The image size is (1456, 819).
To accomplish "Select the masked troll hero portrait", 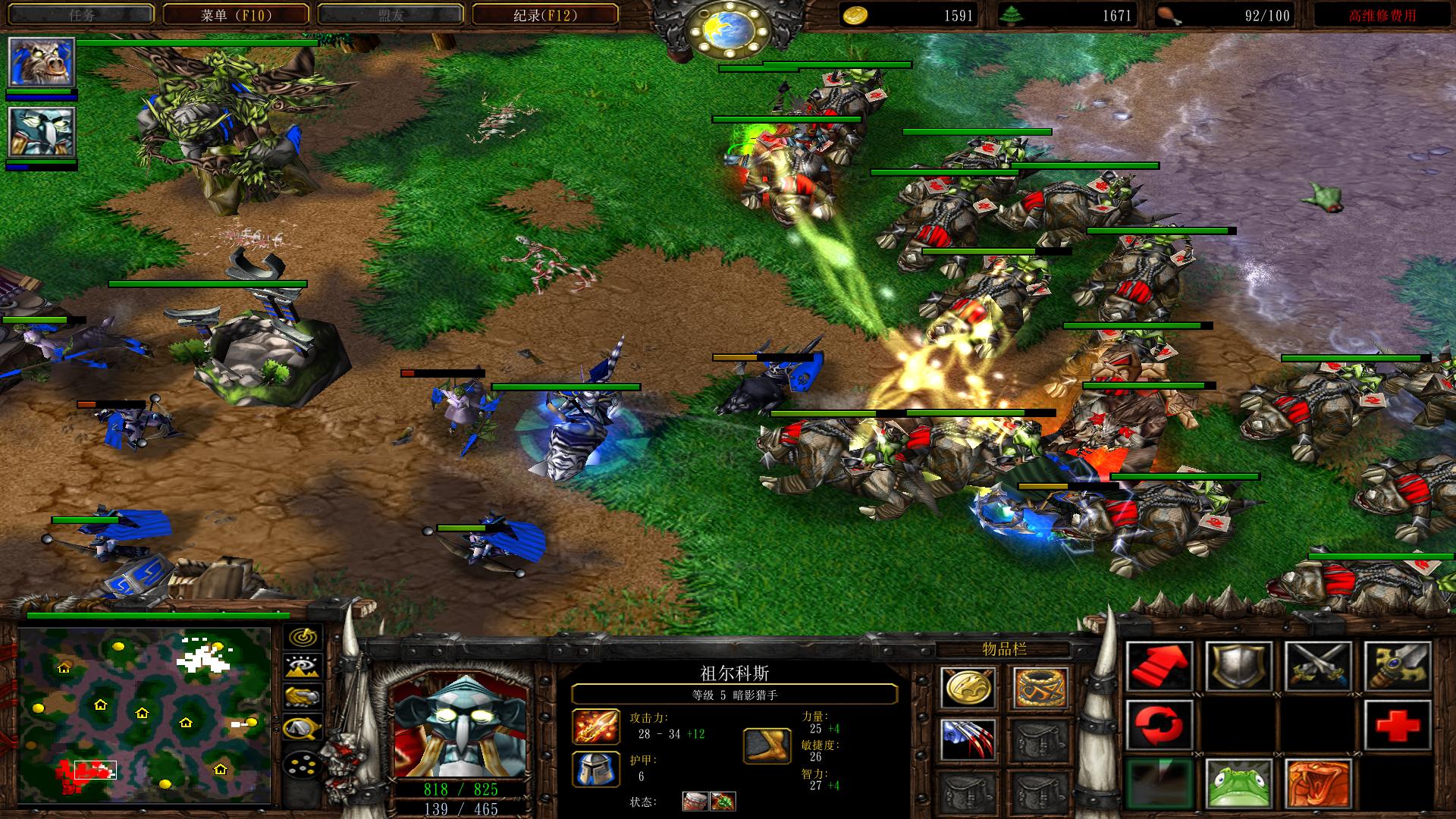I will click(41, 132).
